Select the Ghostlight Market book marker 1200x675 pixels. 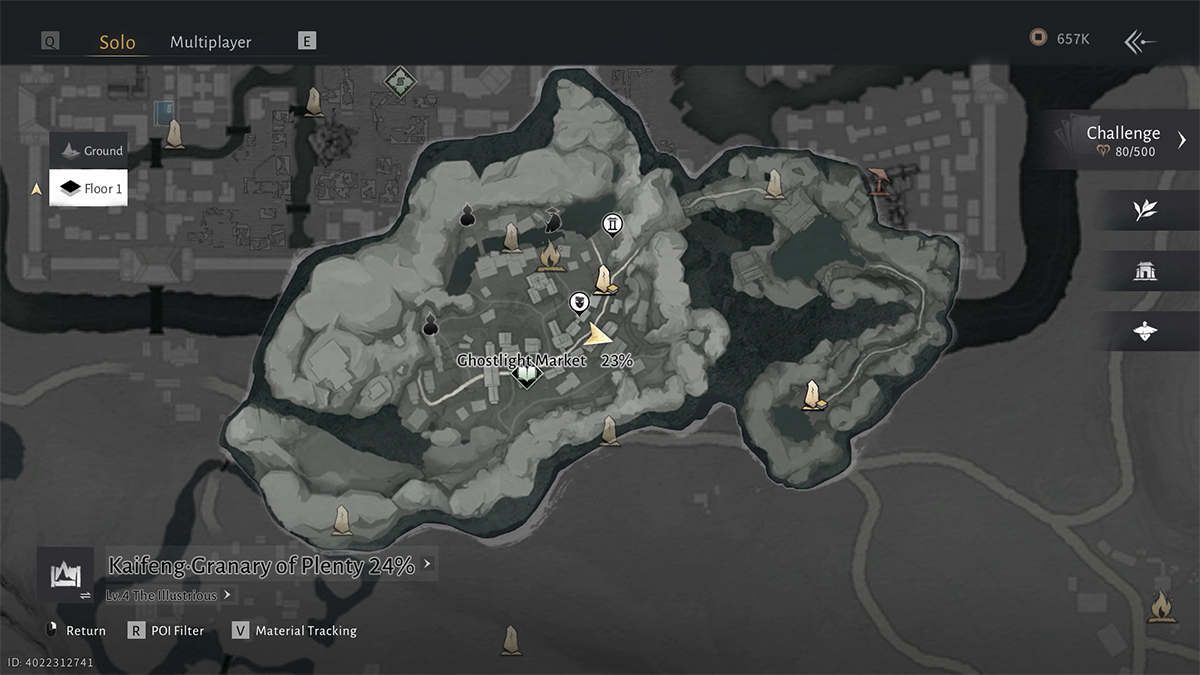pyautogui.click(x=526, y=376)
